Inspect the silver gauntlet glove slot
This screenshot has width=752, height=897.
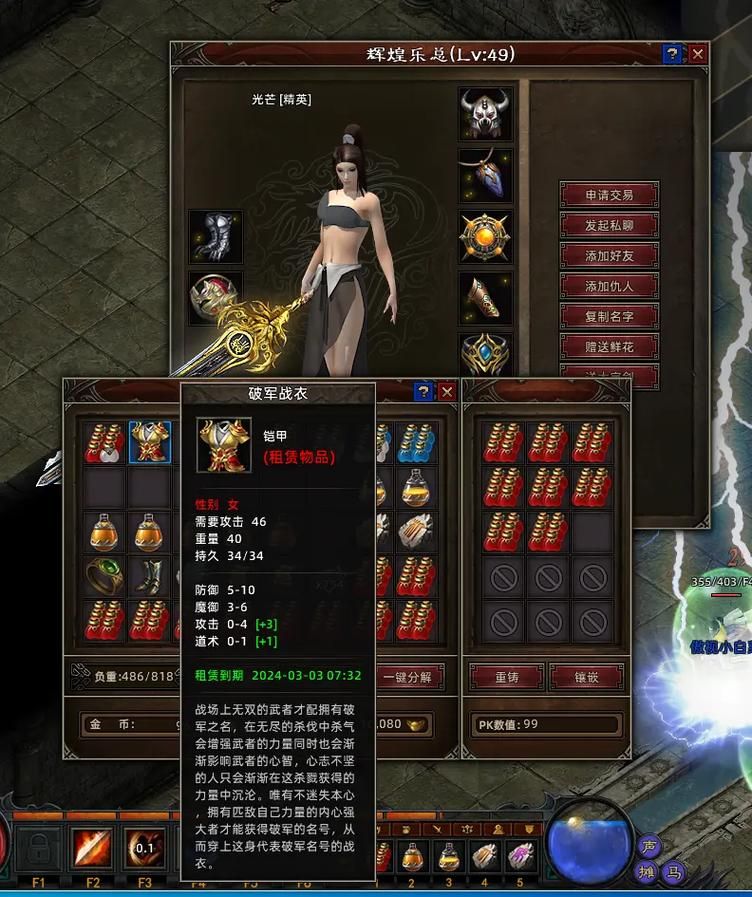click(215, 237)
